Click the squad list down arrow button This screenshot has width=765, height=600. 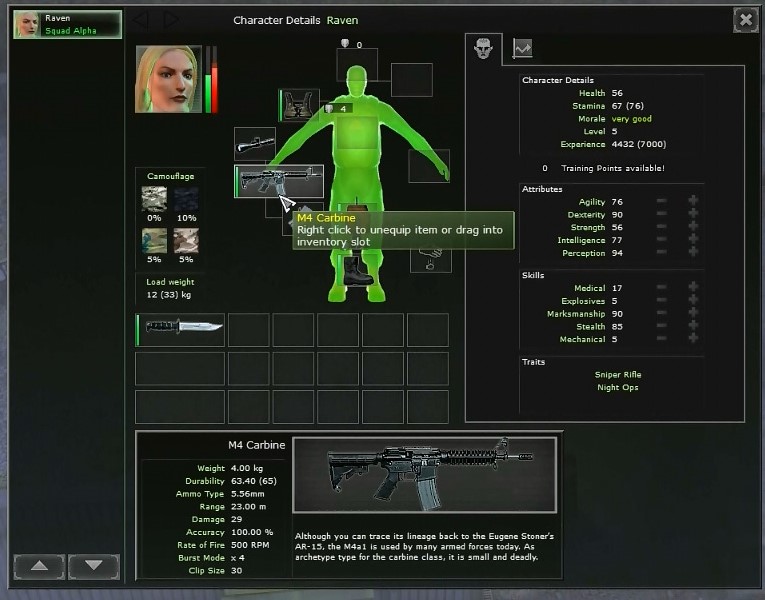pos(93,566)
